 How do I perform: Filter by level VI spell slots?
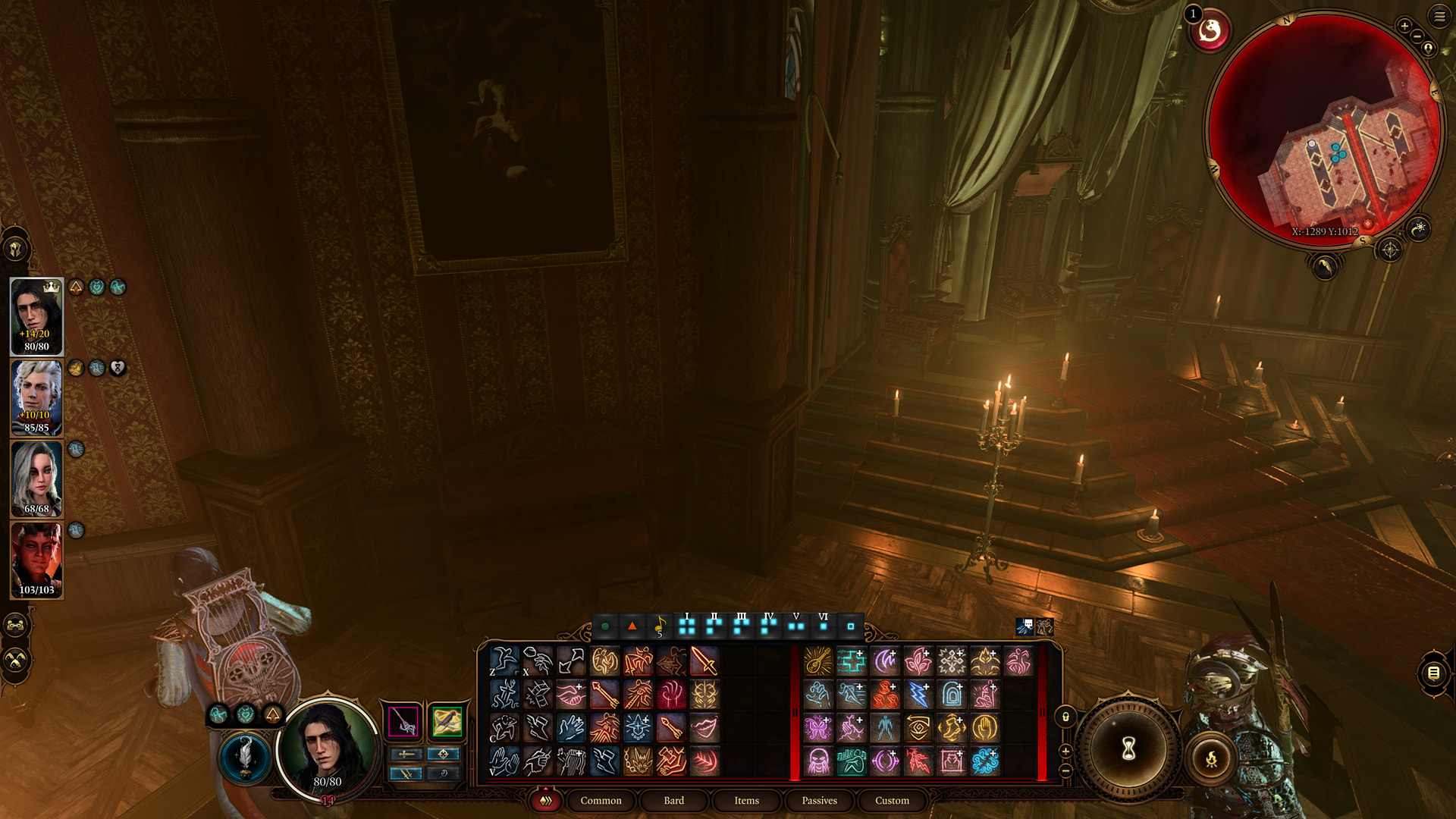coord(824,626)
